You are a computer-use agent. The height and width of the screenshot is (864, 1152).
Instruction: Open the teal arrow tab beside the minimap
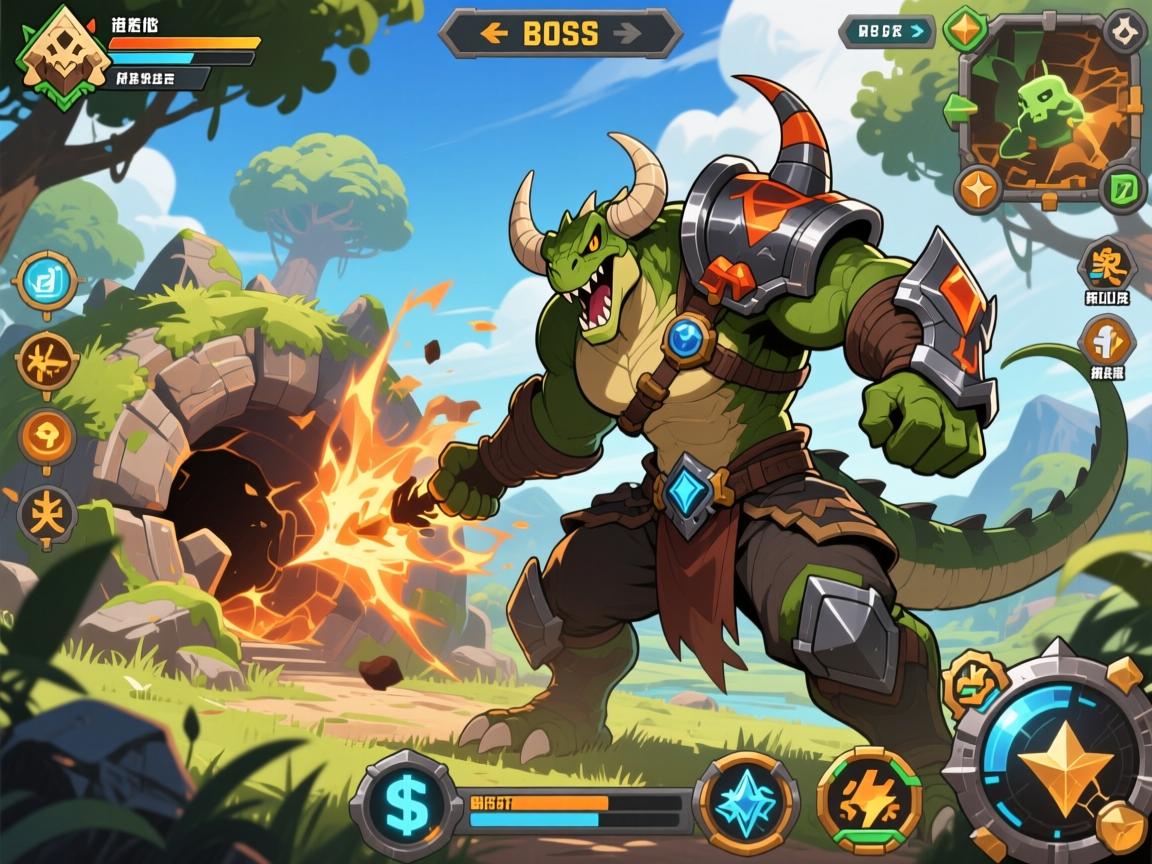tap(887, 31)
